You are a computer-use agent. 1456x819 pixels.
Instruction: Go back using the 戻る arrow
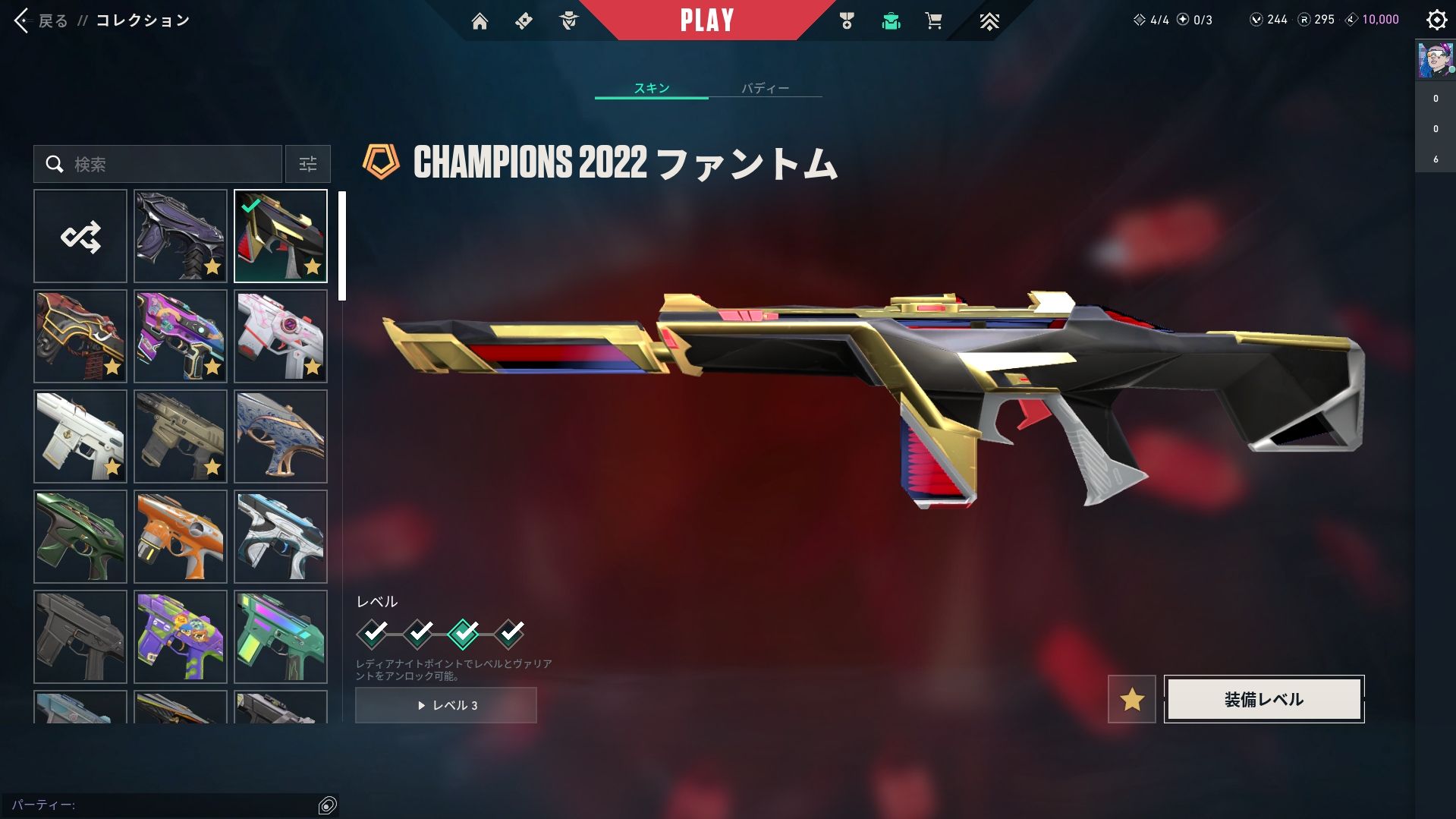point(23,20)
